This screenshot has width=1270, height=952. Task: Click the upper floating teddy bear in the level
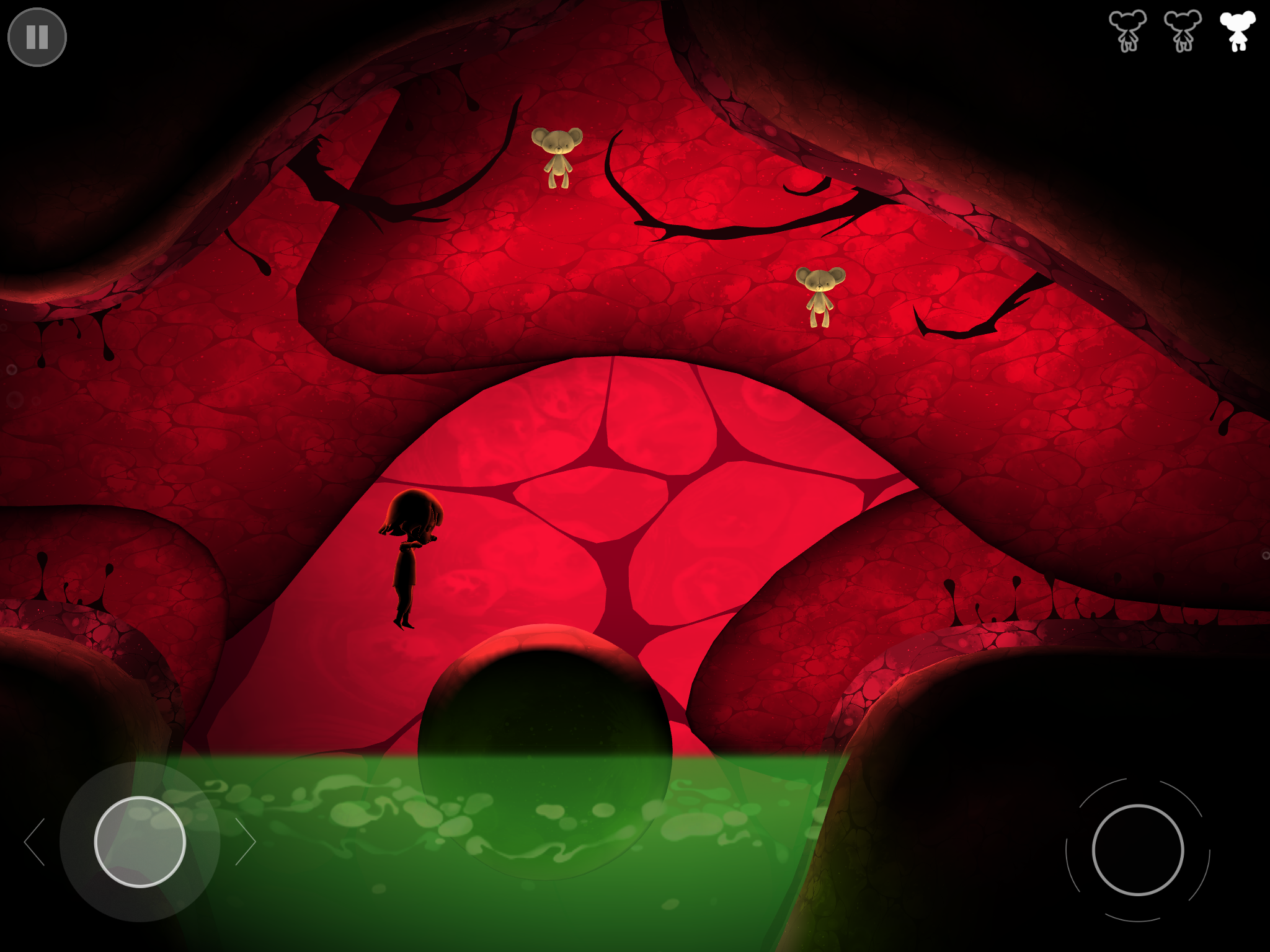point(559,156)
